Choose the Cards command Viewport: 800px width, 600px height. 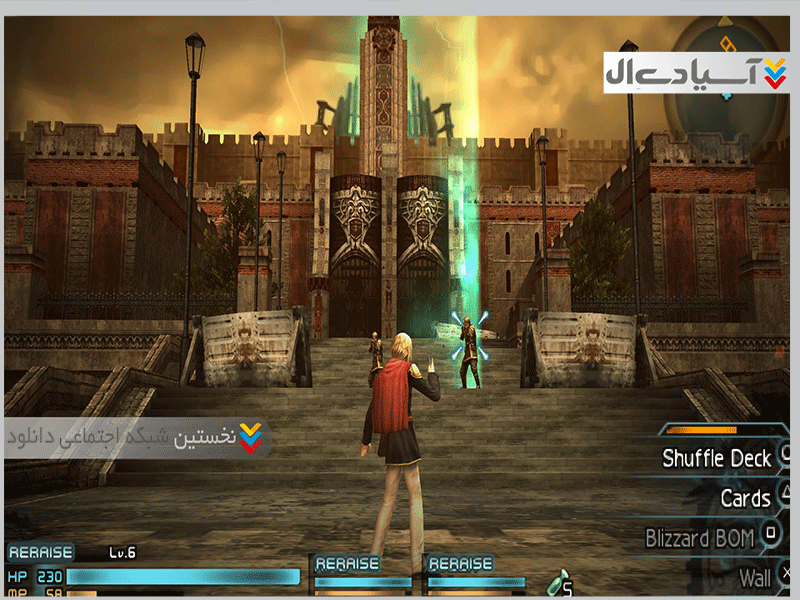[x=745, y=498]
